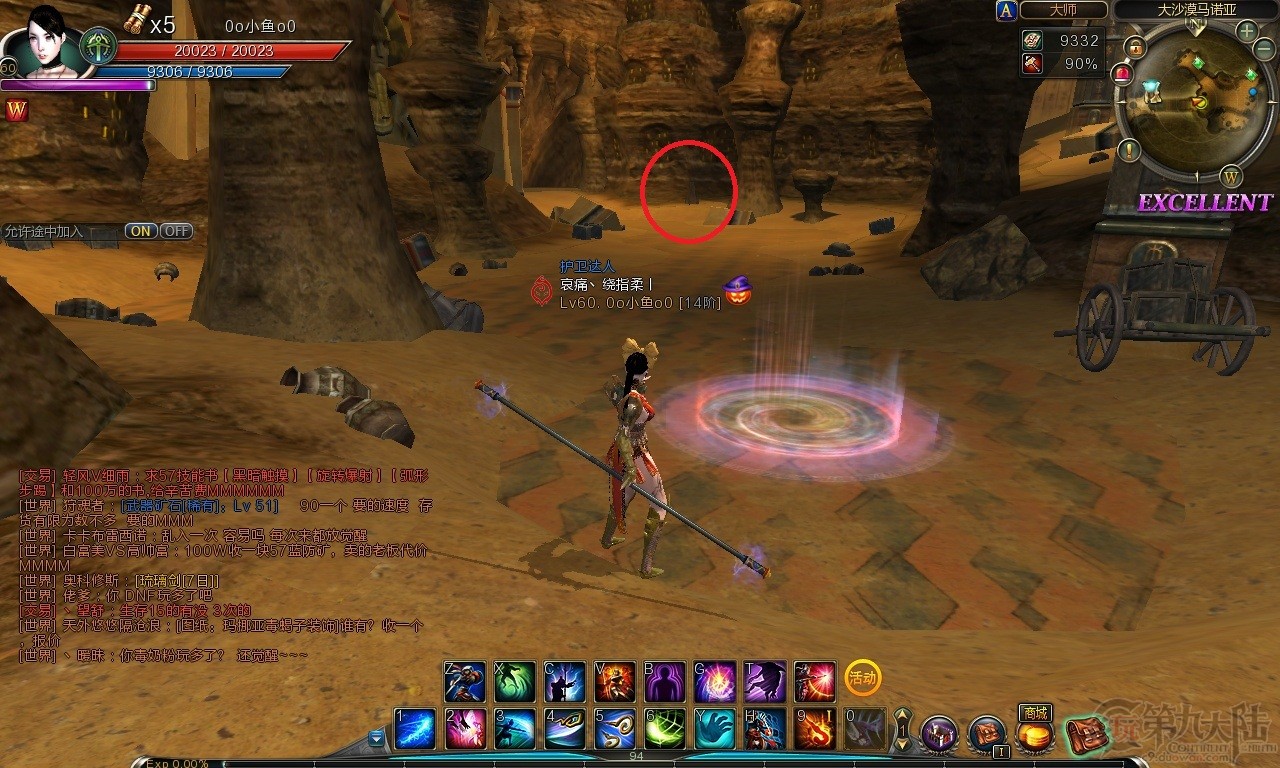Click the character portrait in the corner
Viewport: 1280px width, 768px height.
(42, 42)
